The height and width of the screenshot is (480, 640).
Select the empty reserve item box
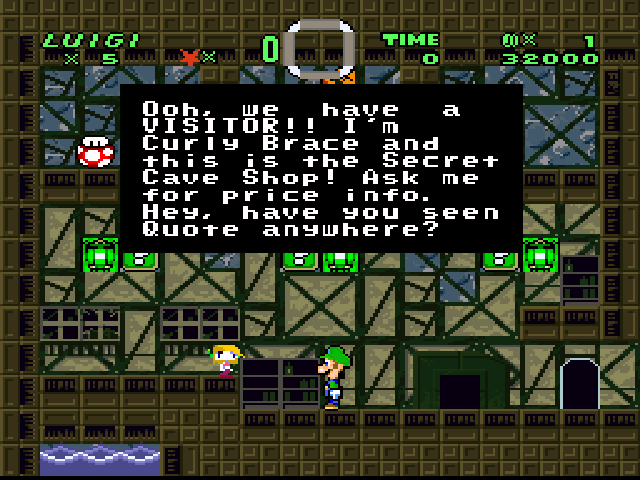tap(320, 48)
